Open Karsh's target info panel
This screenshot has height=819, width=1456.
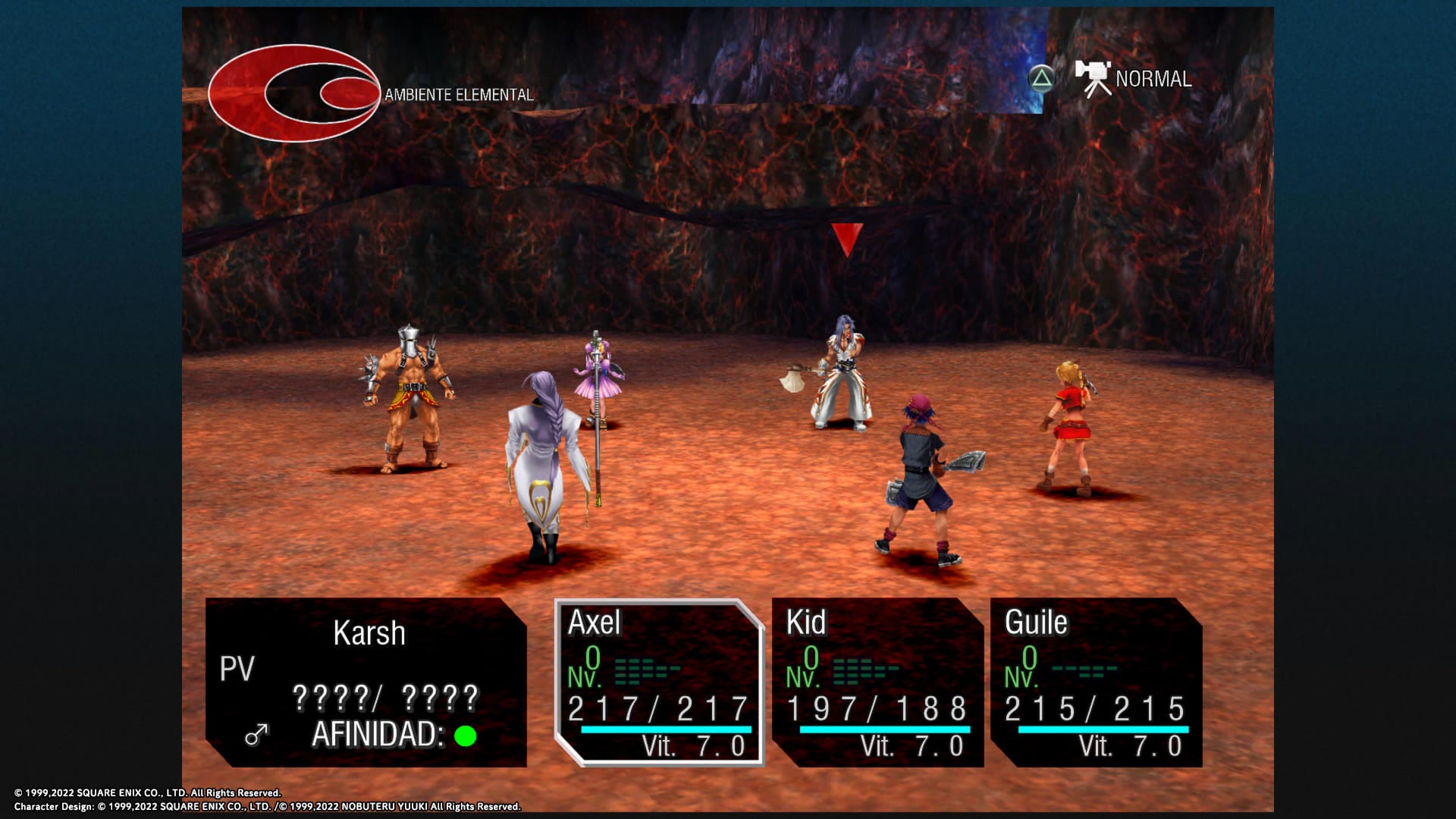tap(366, 682)
